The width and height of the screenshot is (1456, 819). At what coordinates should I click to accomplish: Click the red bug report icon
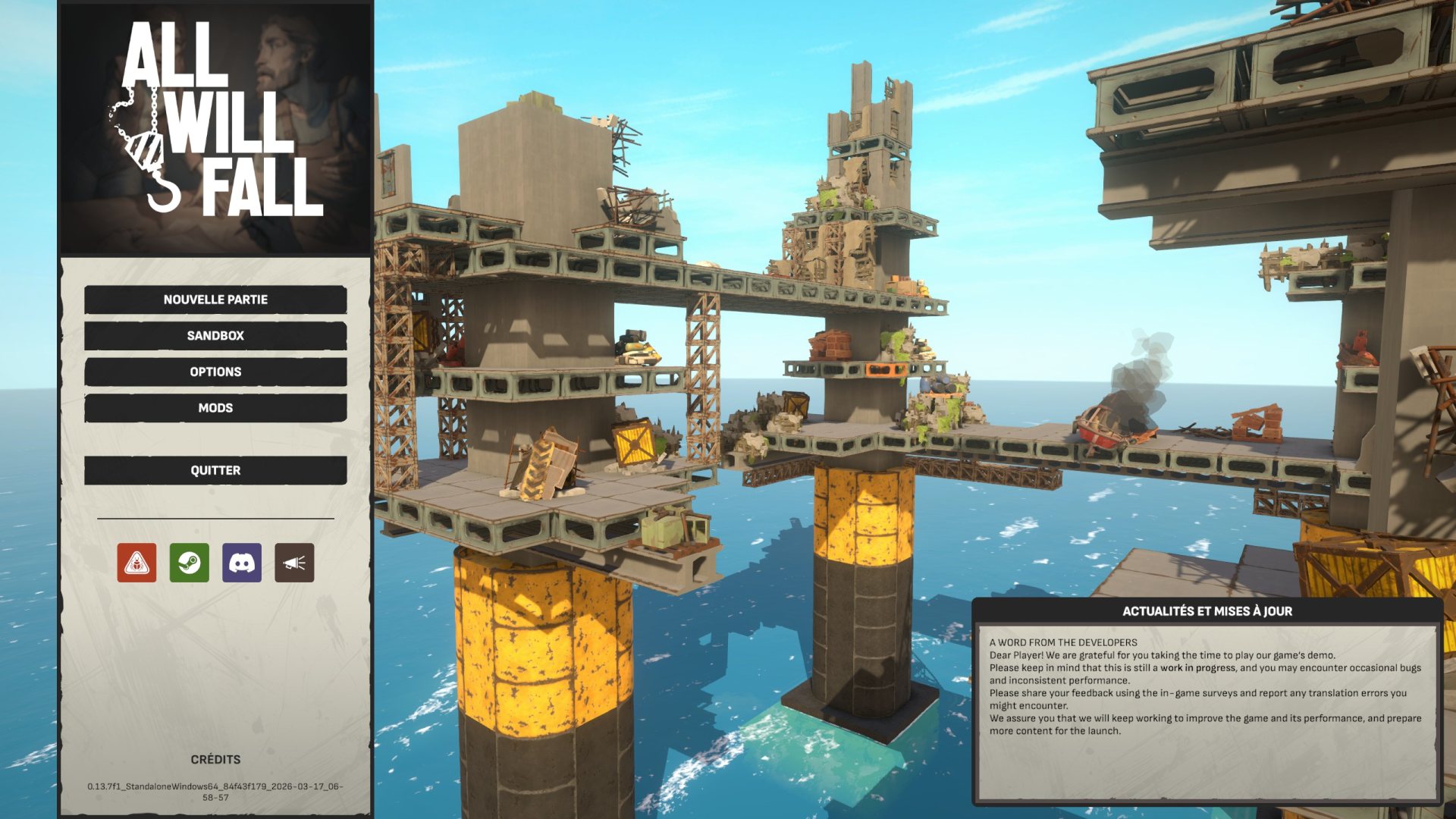click(x=136, y=563)
